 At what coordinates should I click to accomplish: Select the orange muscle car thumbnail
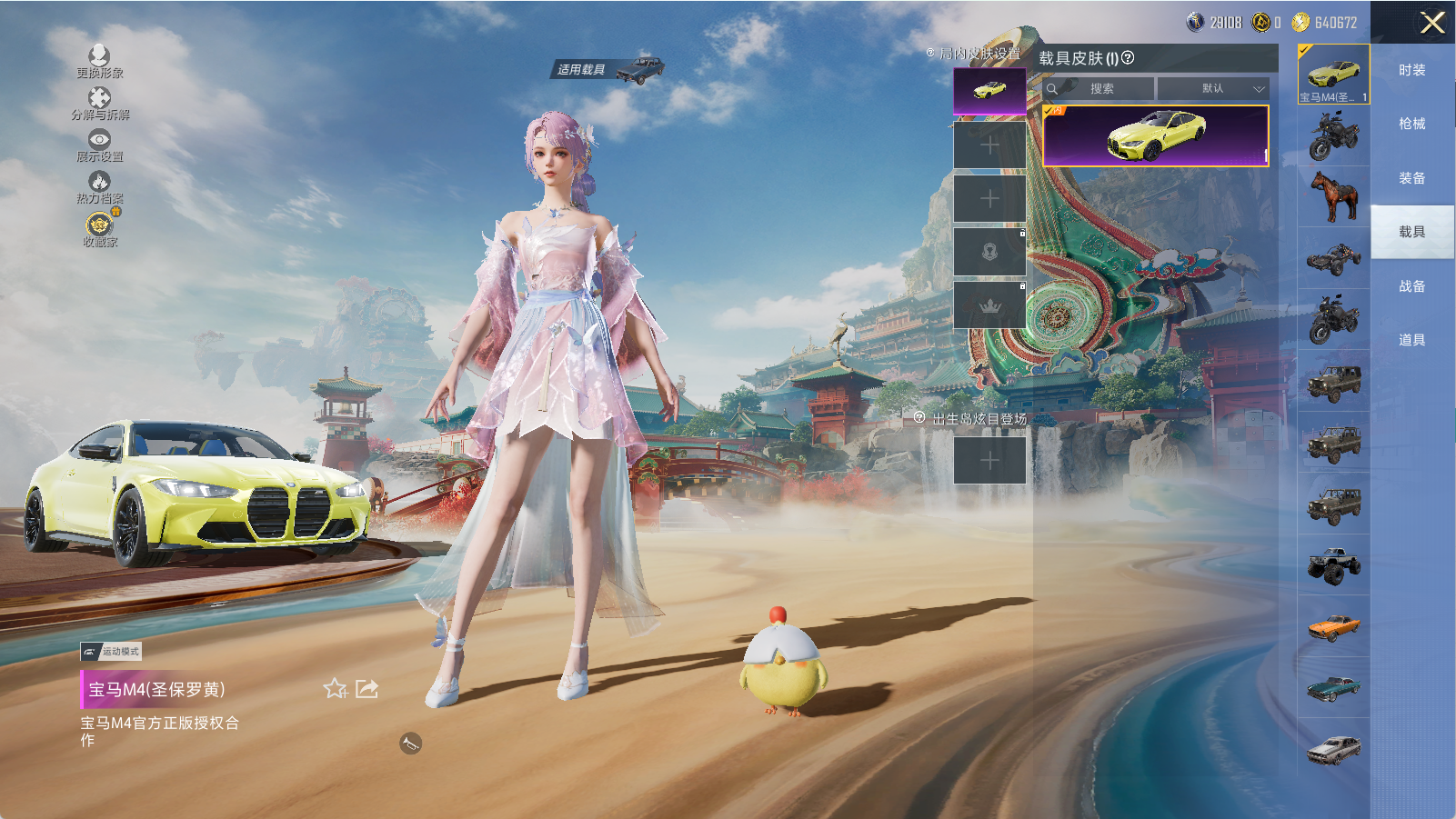[x=1333, y=626]
